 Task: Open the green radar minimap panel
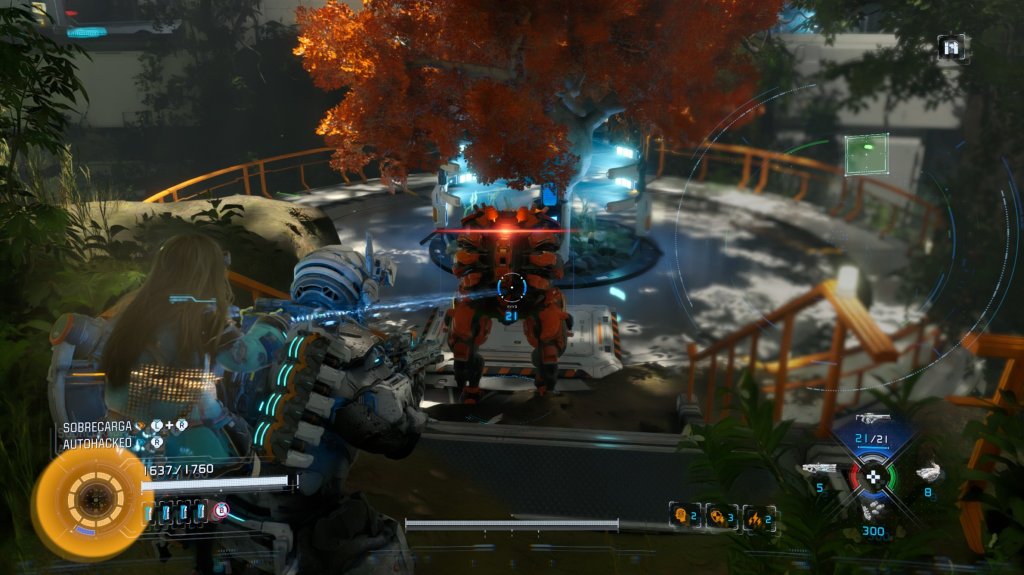866,155
